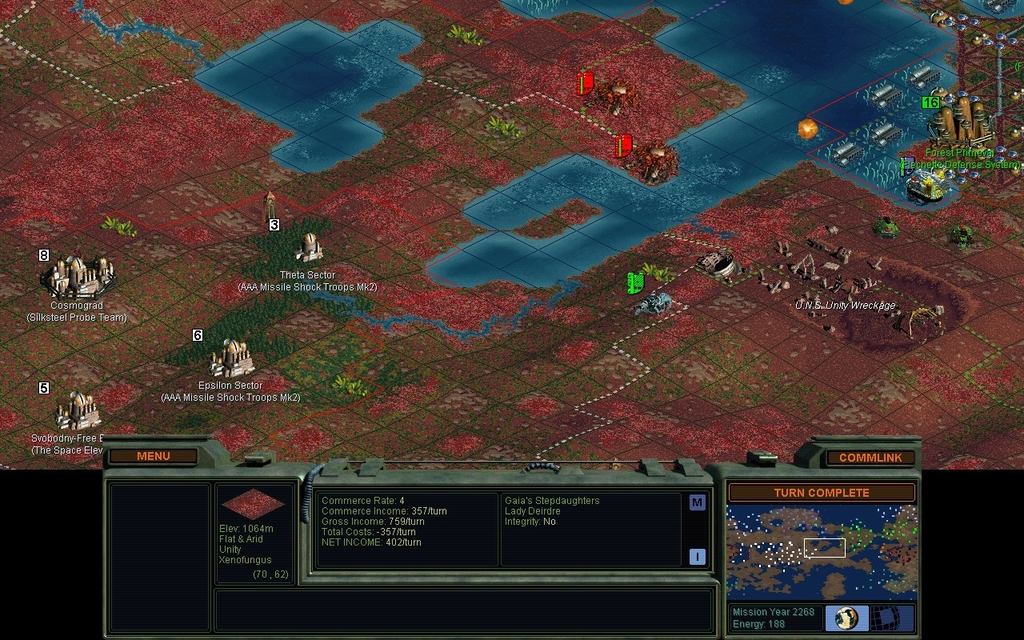Toggle the wireframe grid view icon
The width and height of the screenshot is (1024, 640).
point(893,618)
